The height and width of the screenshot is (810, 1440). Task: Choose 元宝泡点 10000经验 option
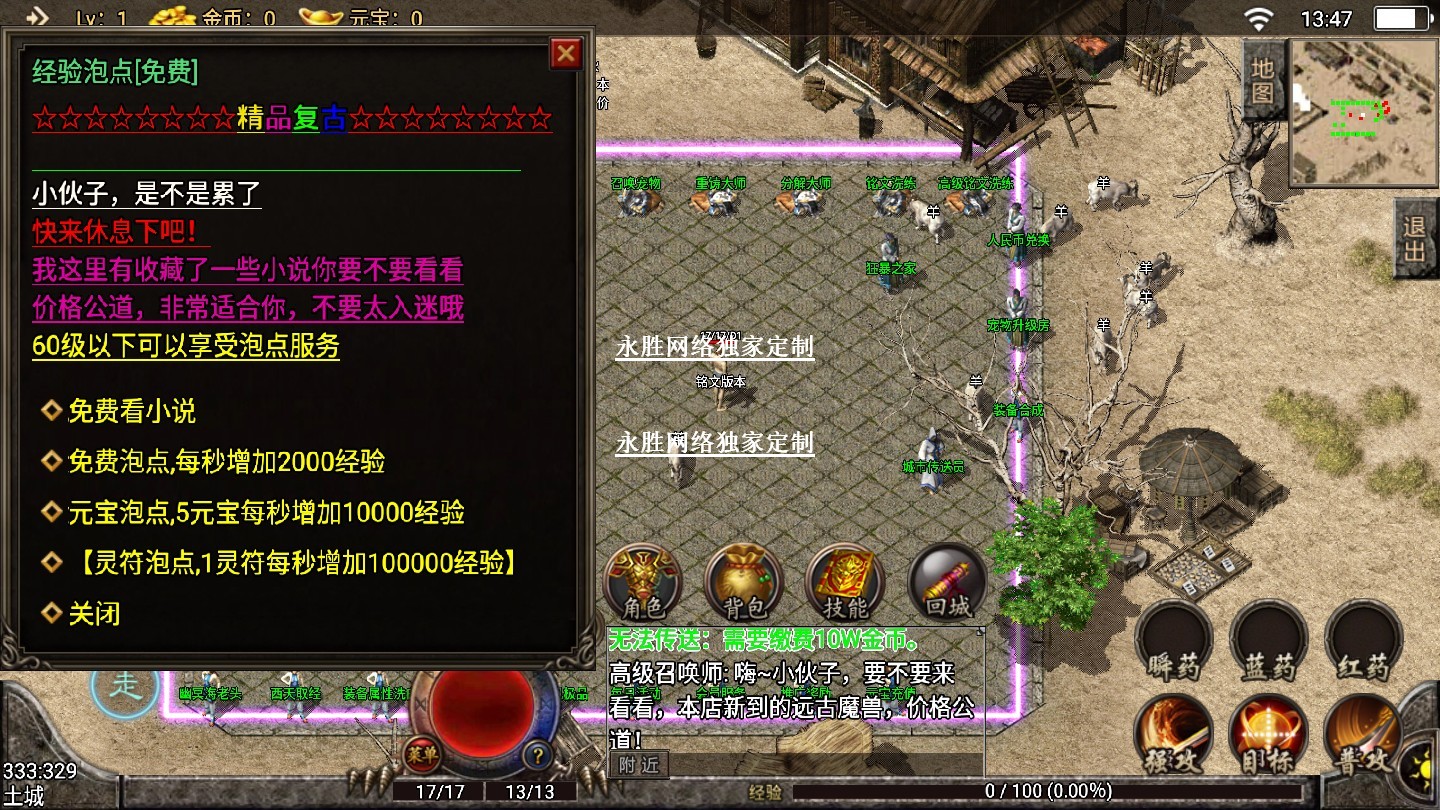265,513
